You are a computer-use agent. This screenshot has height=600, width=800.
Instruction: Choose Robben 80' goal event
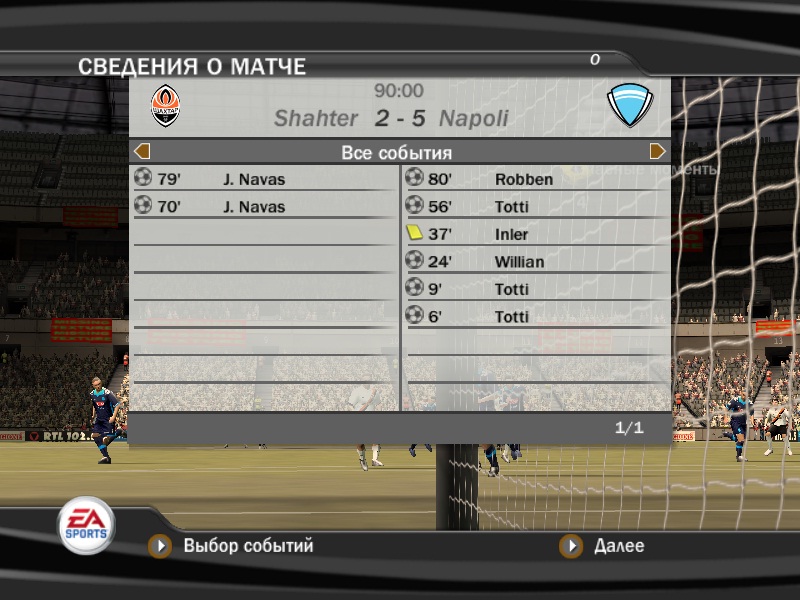pyautogui.click(x=536, y=180)
